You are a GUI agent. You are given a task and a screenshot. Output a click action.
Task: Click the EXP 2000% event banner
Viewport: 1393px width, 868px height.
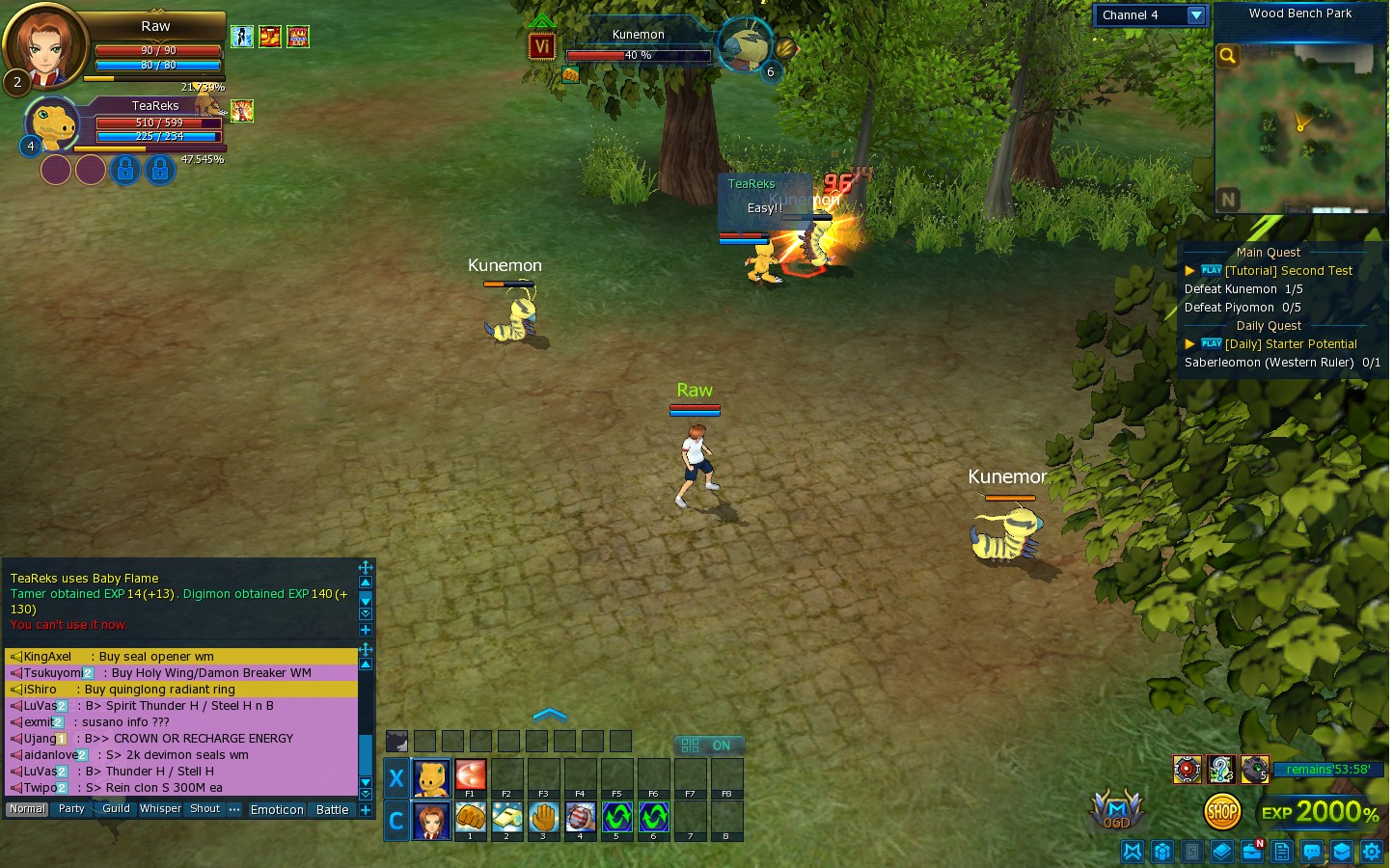pos(1320,812)
